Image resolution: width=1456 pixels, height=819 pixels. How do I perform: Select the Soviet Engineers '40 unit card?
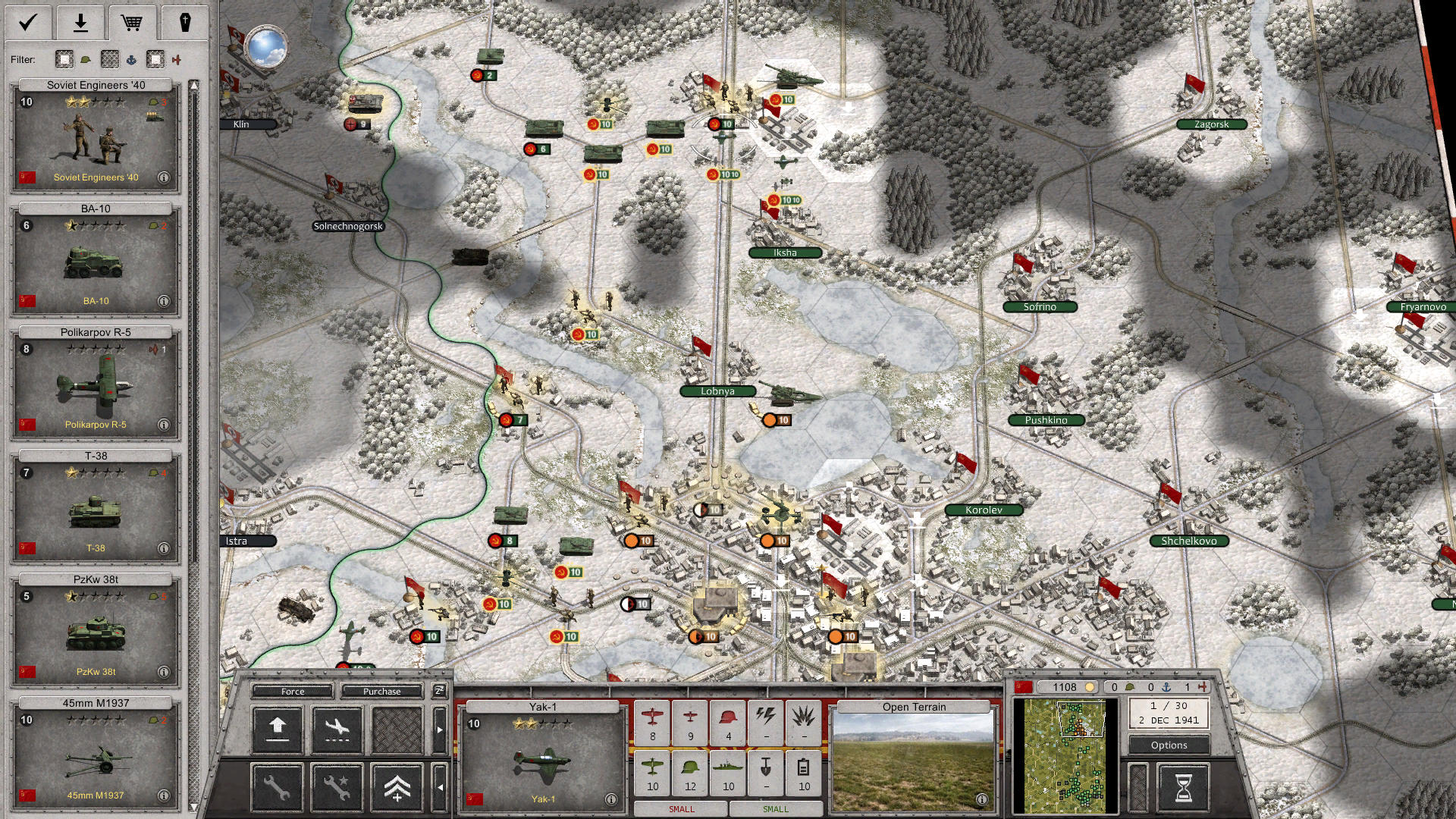(96, 136)
